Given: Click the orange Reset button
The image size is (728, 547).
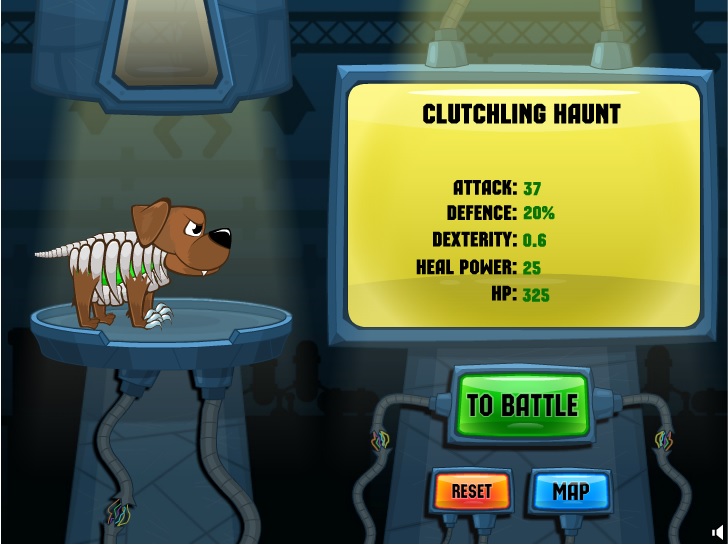Looking at the screenshot, I should pos(472,491).
